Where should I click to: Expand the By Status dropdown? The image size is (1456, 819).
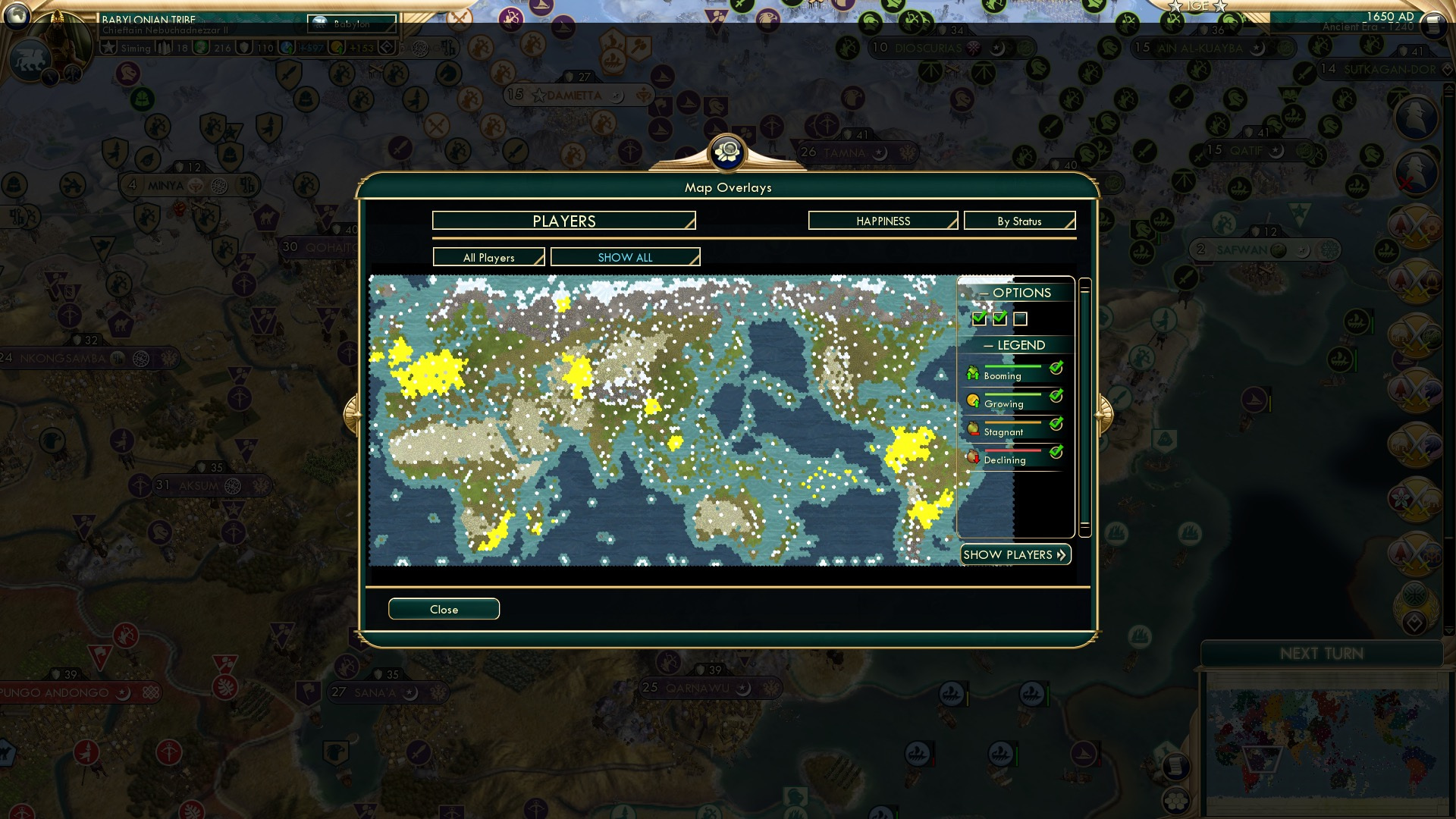pyautogui.click(x=1019, y=221)
